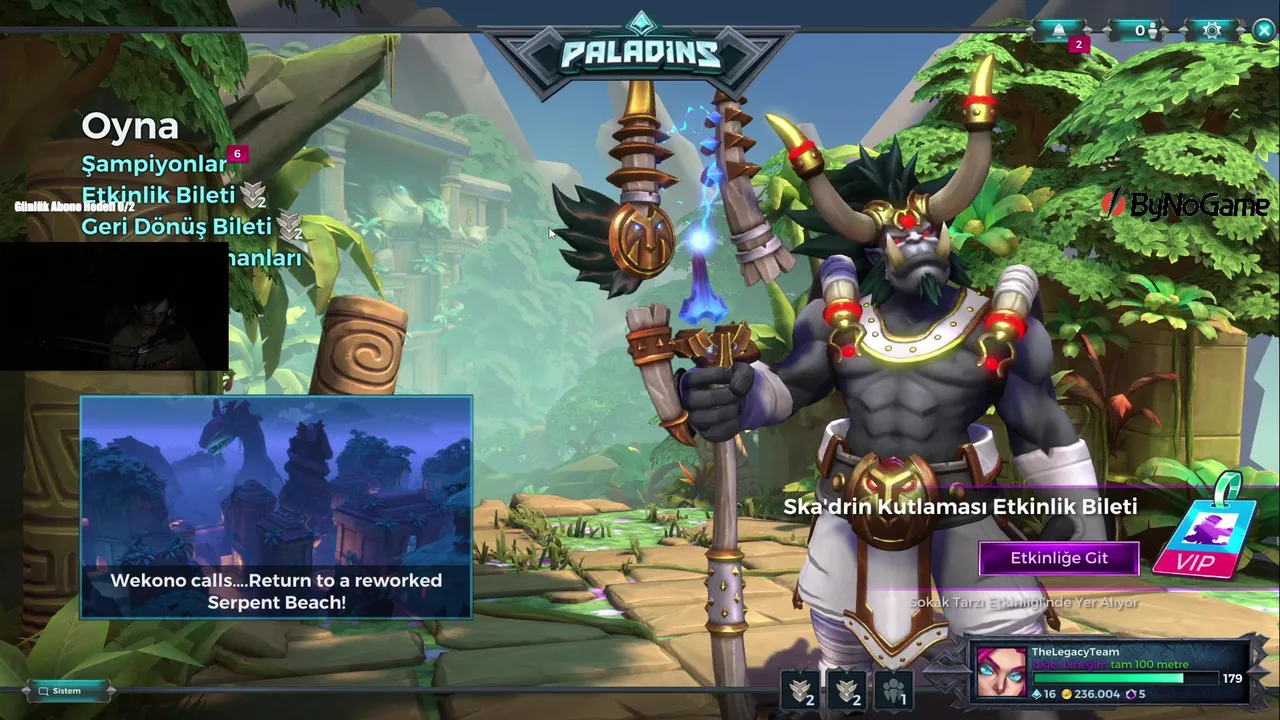Open the Oyna play menu
Viewport: 1280px width, 720px height.
(x=130, y=127)
